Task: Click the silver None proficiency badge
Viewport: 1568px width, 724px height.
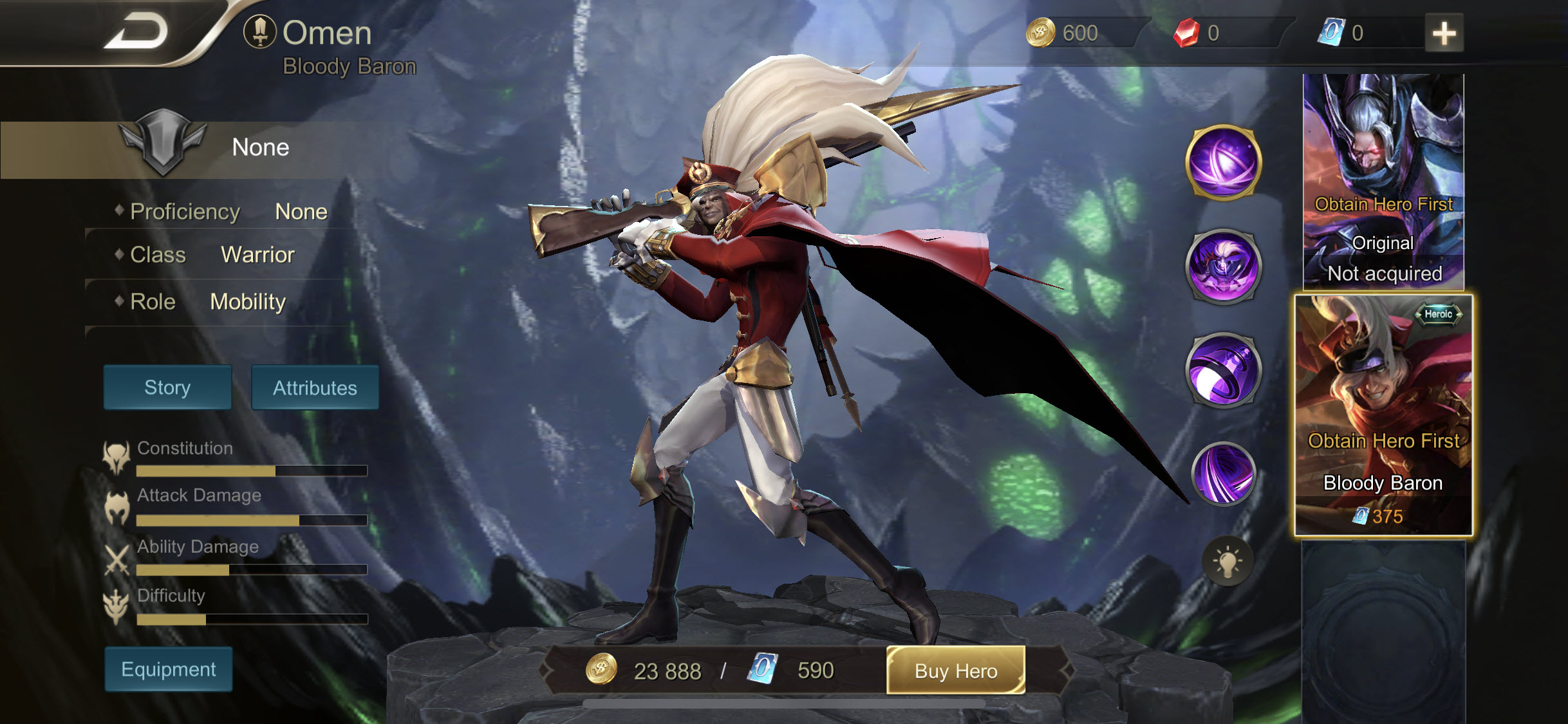Action: click(164, 147)
